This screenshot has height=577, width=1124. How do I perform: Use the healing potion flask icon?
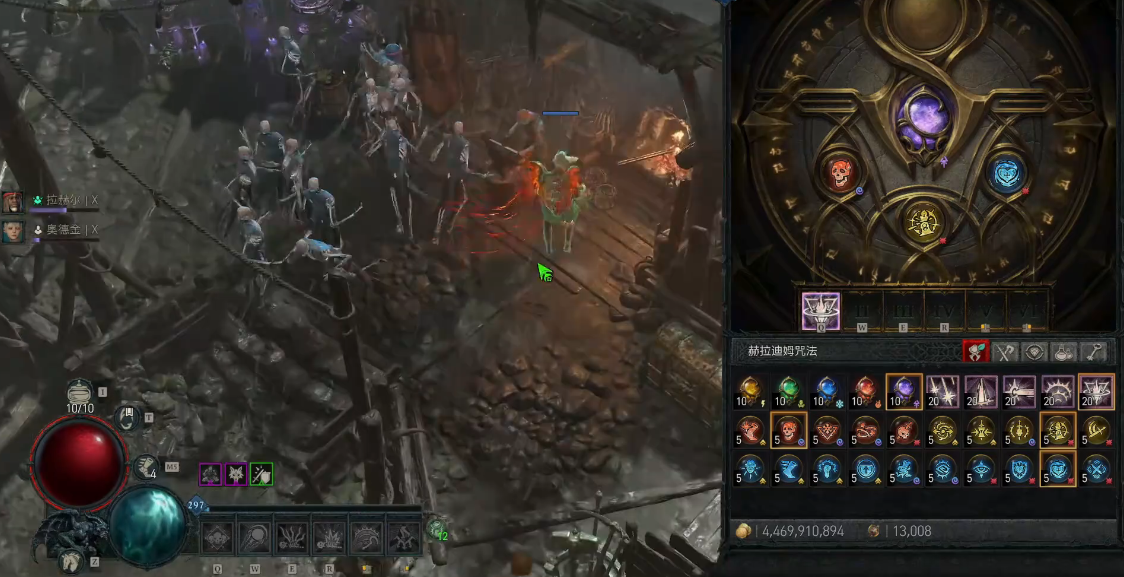click(x=81, y=391)
